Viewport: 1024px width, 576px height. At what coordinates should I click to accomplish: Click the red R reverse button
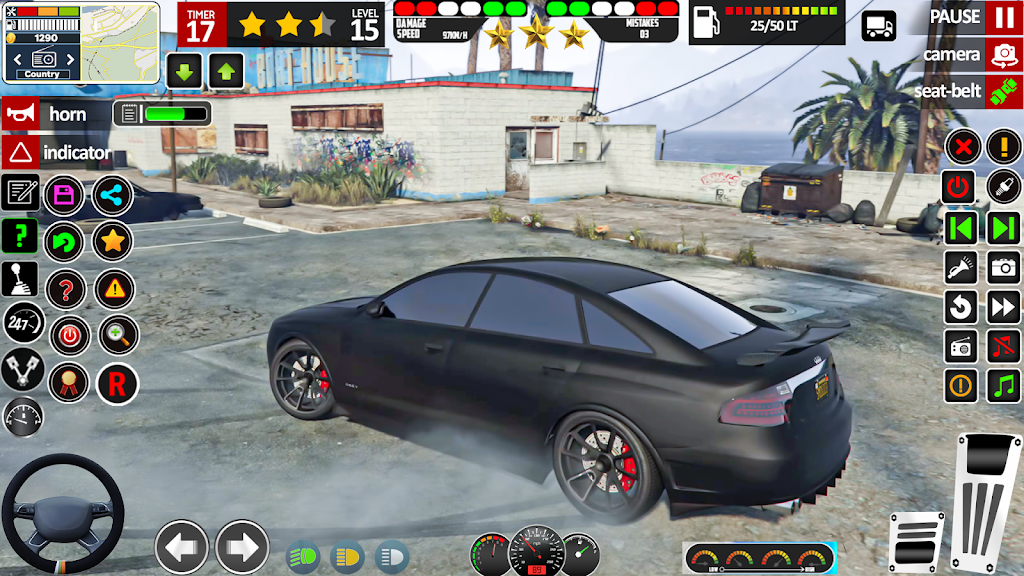click(x=116, y=383)
